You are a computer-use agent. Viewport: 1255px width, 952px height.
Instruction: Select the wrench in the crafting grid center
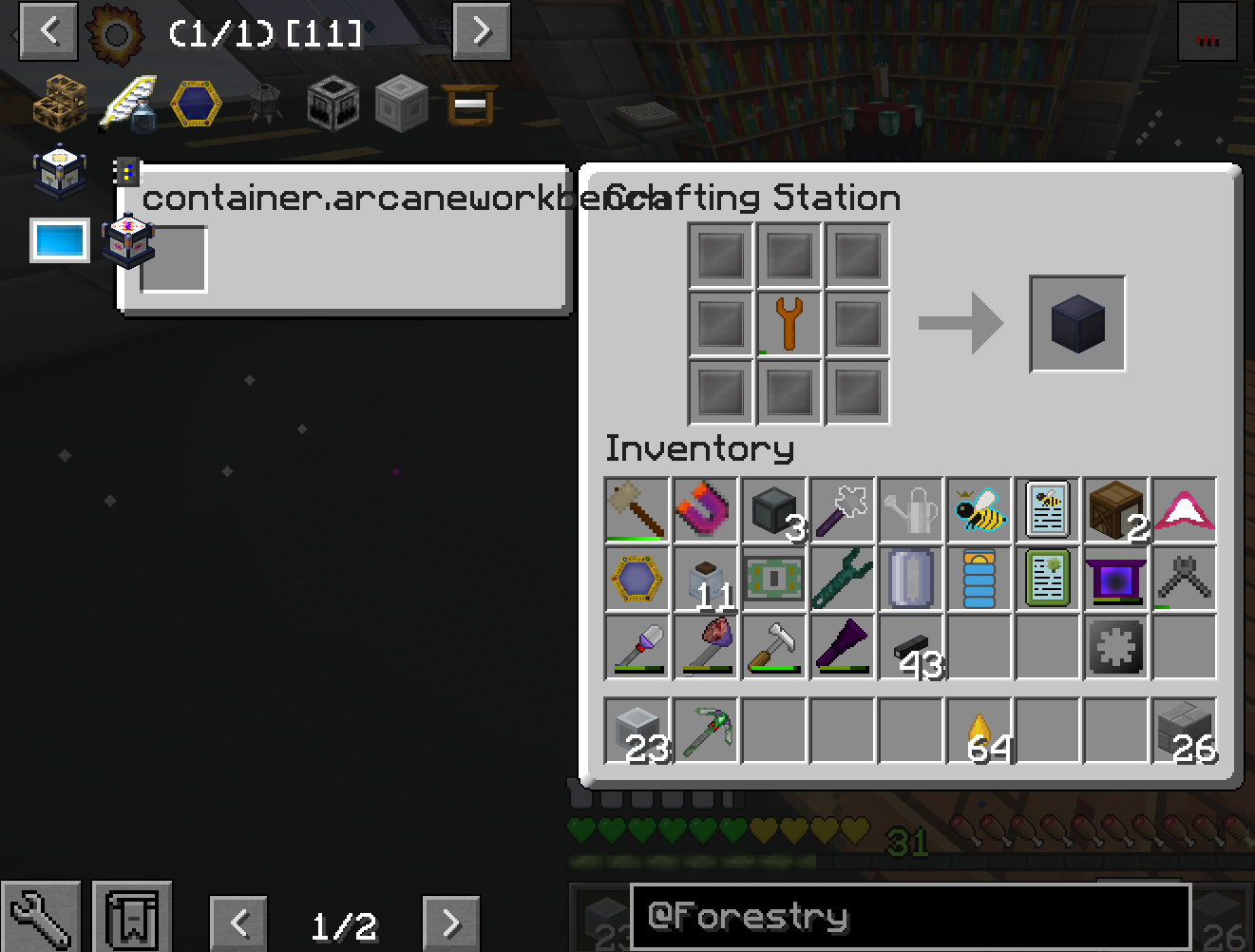tap(788, 322)
